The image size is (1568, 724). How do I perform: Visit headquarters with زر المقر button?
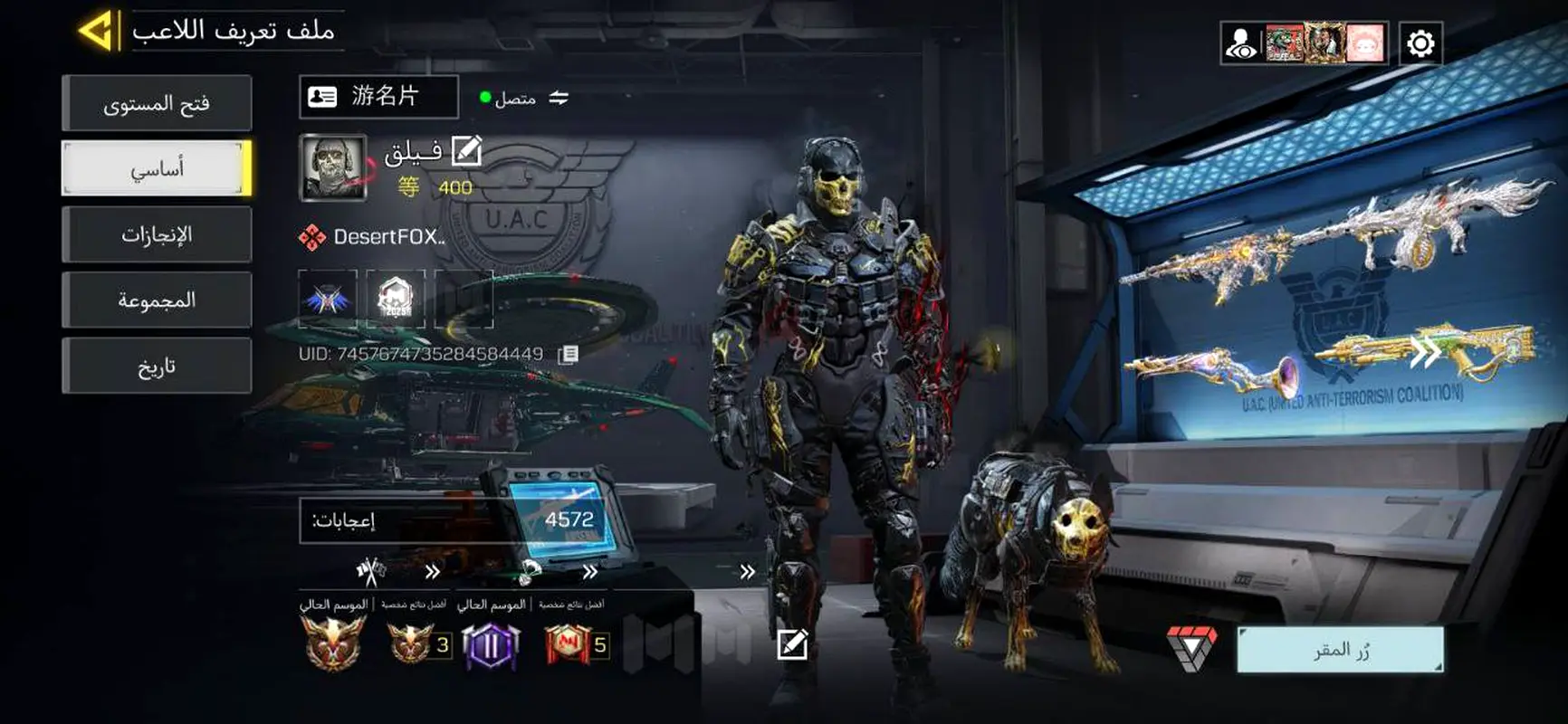1340,650
